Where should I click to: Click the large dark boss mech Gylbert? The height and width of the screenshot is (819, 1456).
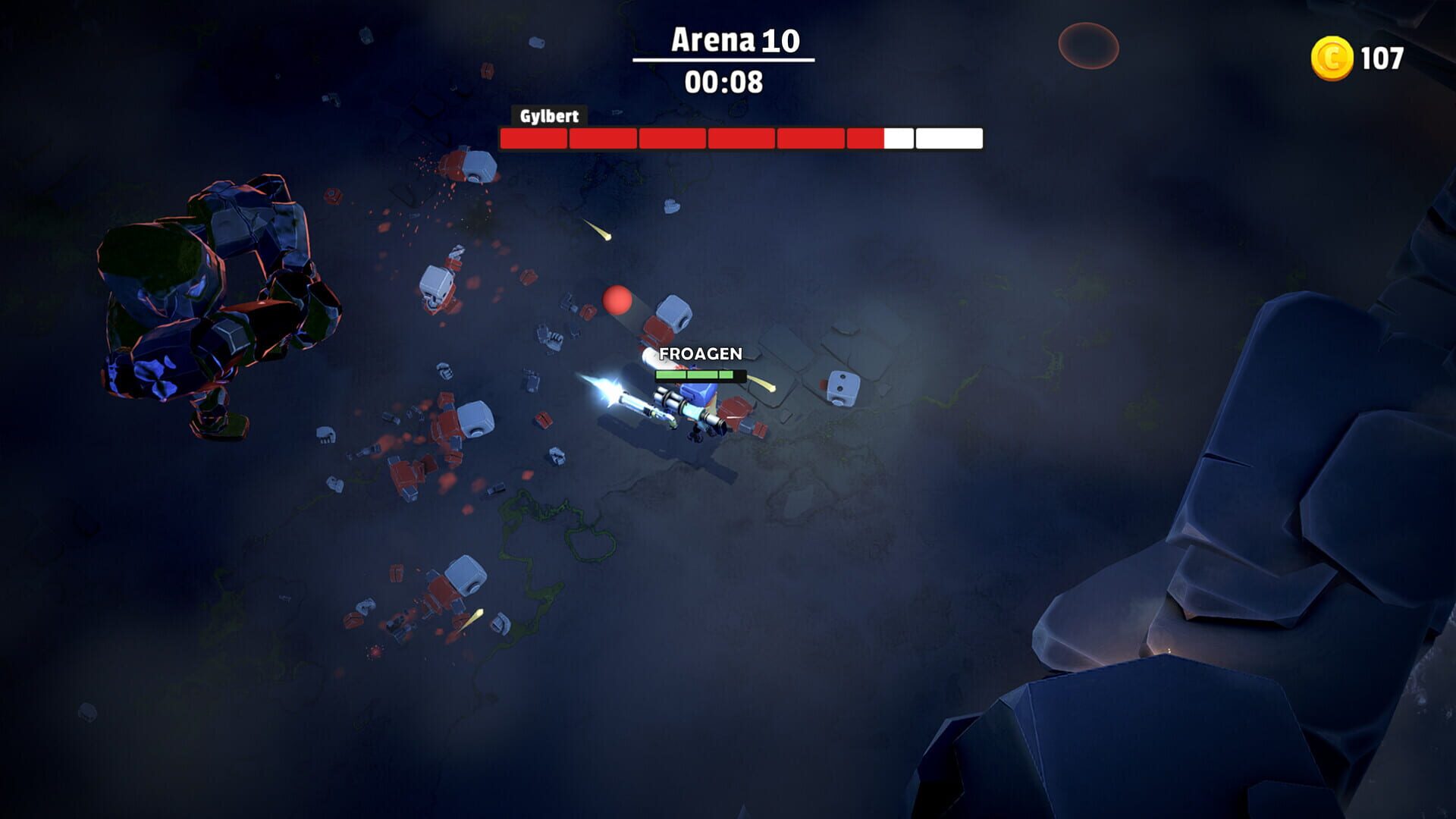pyautogui.click(x=220, y=303)
